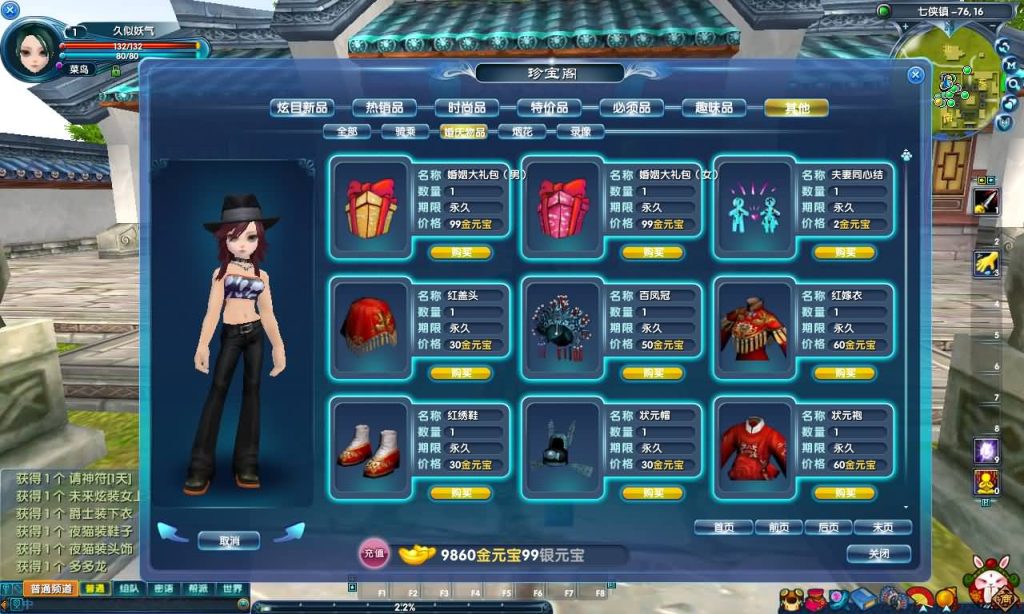The height and width of the screenshot is (614, 1024).
Task: Close the 珍宝阁 shop window with X
Action: tap(915, 75)
